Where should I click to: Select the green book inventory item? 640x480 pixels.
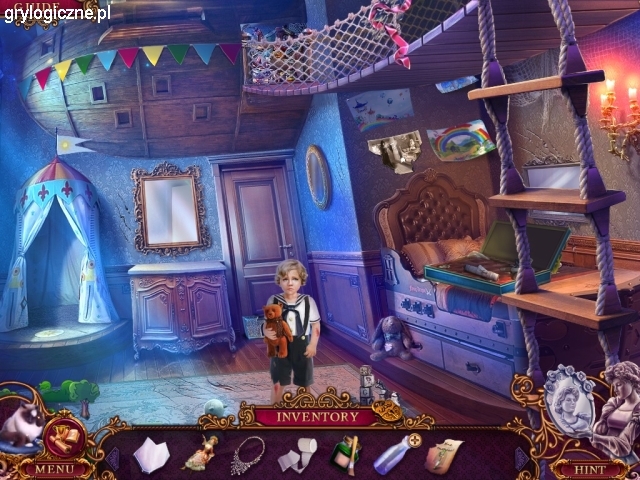[x=345, y=454]
